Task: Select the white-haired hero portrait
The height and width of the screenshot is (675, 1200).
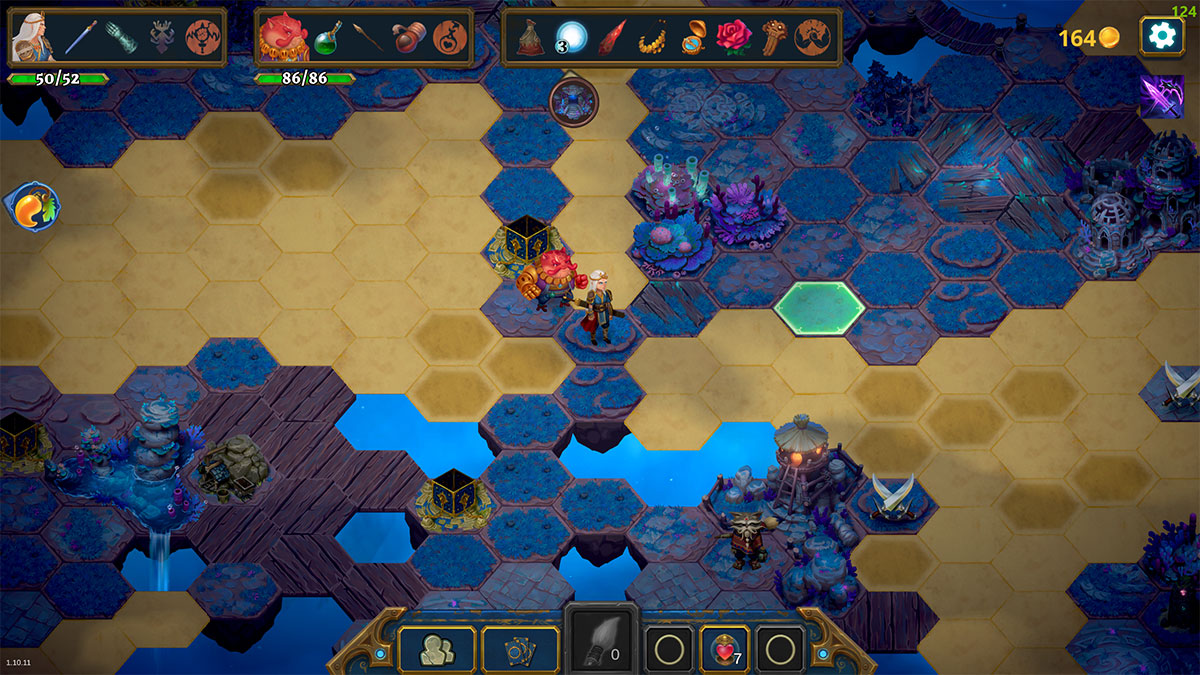Action: pos(32,38)
